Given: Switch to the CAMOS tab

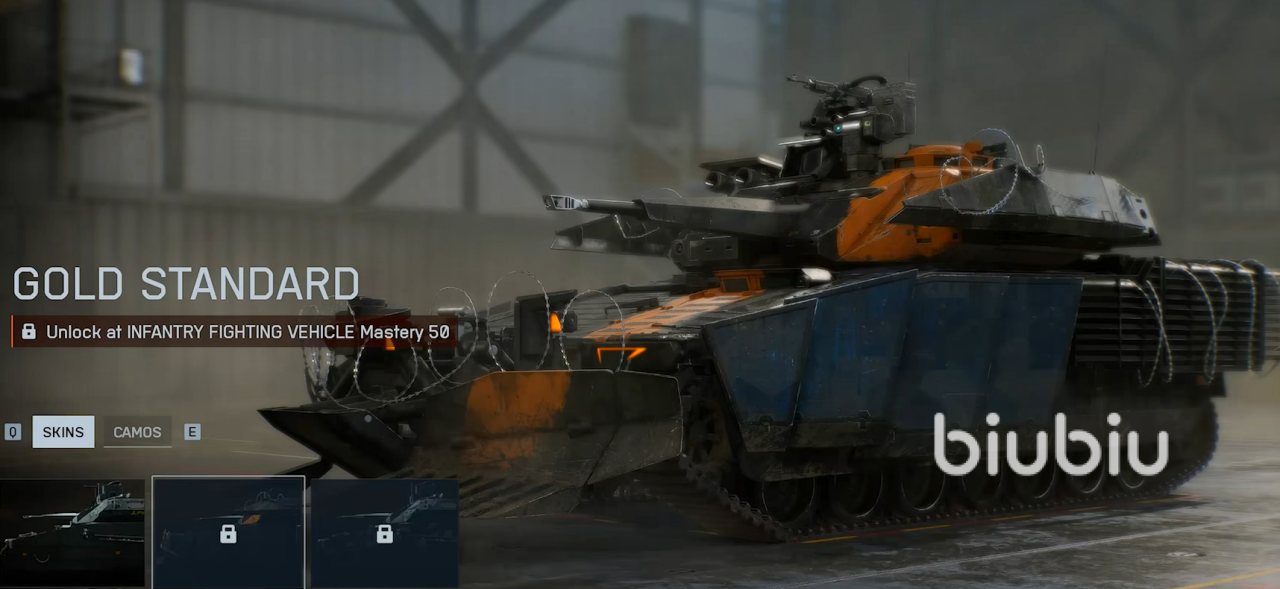Looking at the screenshot, I should [137, 432].
